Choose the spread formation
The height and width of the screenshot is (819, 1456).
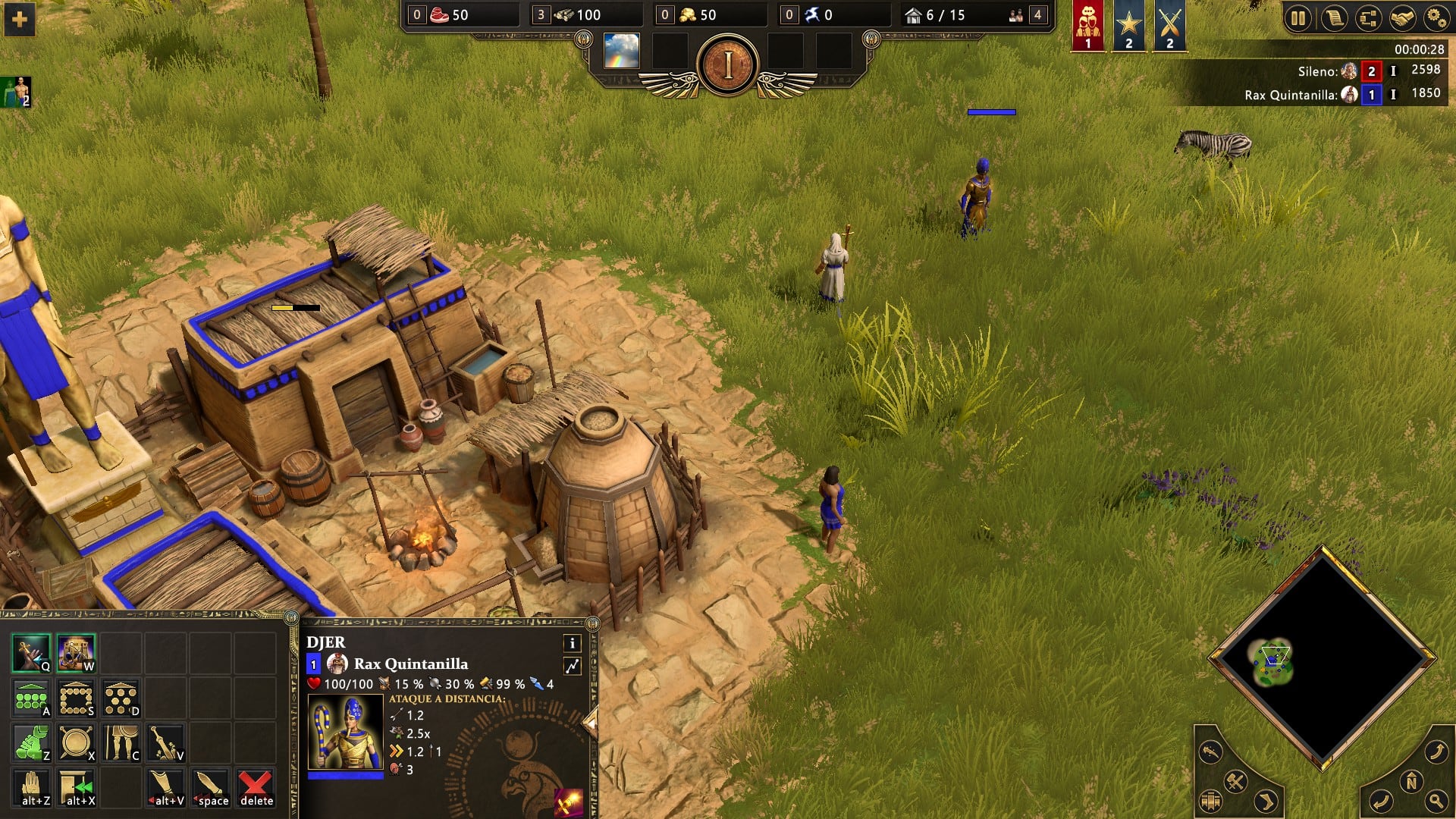tap(121, 698)
